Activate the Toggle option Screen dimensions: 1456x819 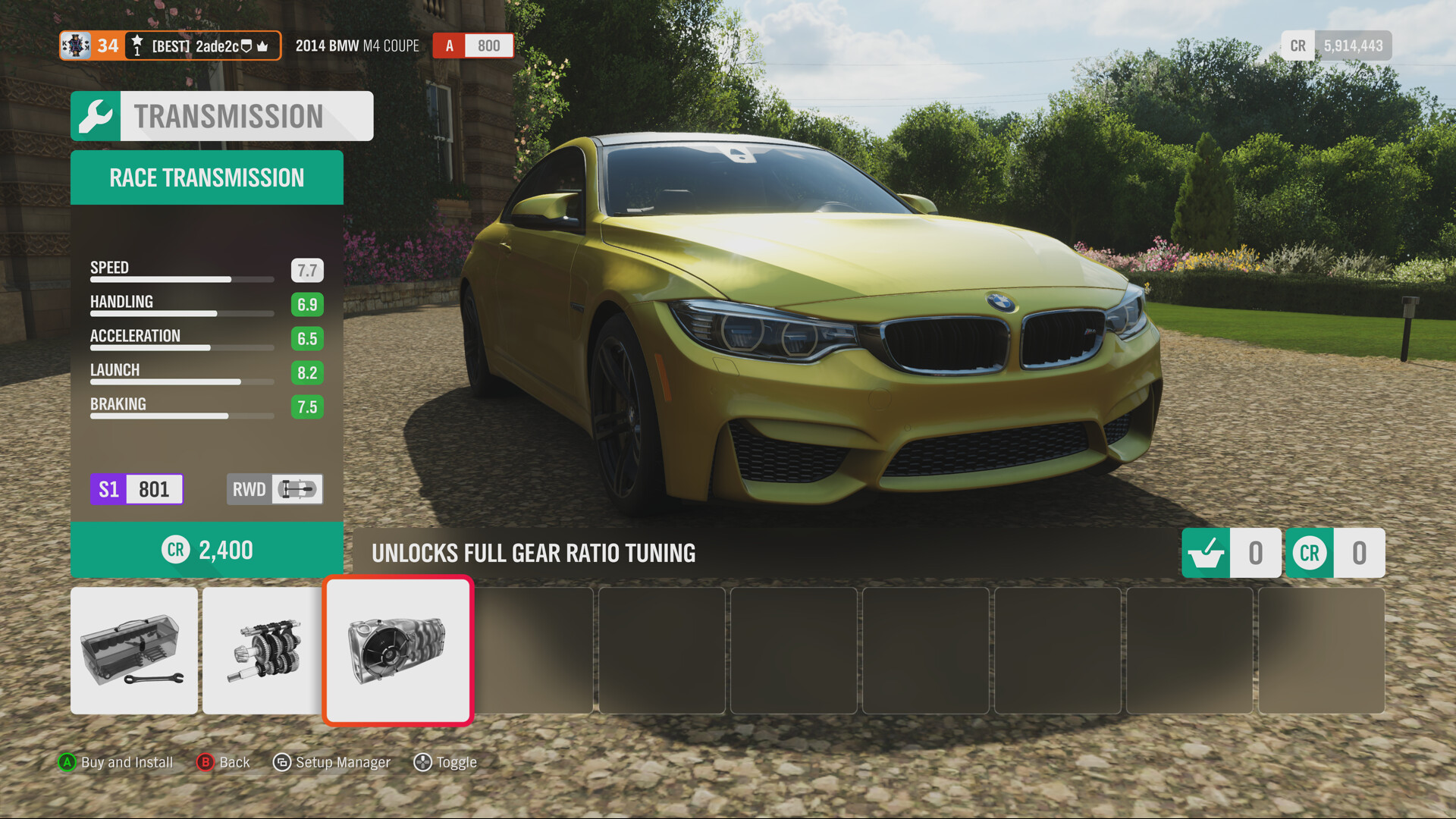(445, 762)
